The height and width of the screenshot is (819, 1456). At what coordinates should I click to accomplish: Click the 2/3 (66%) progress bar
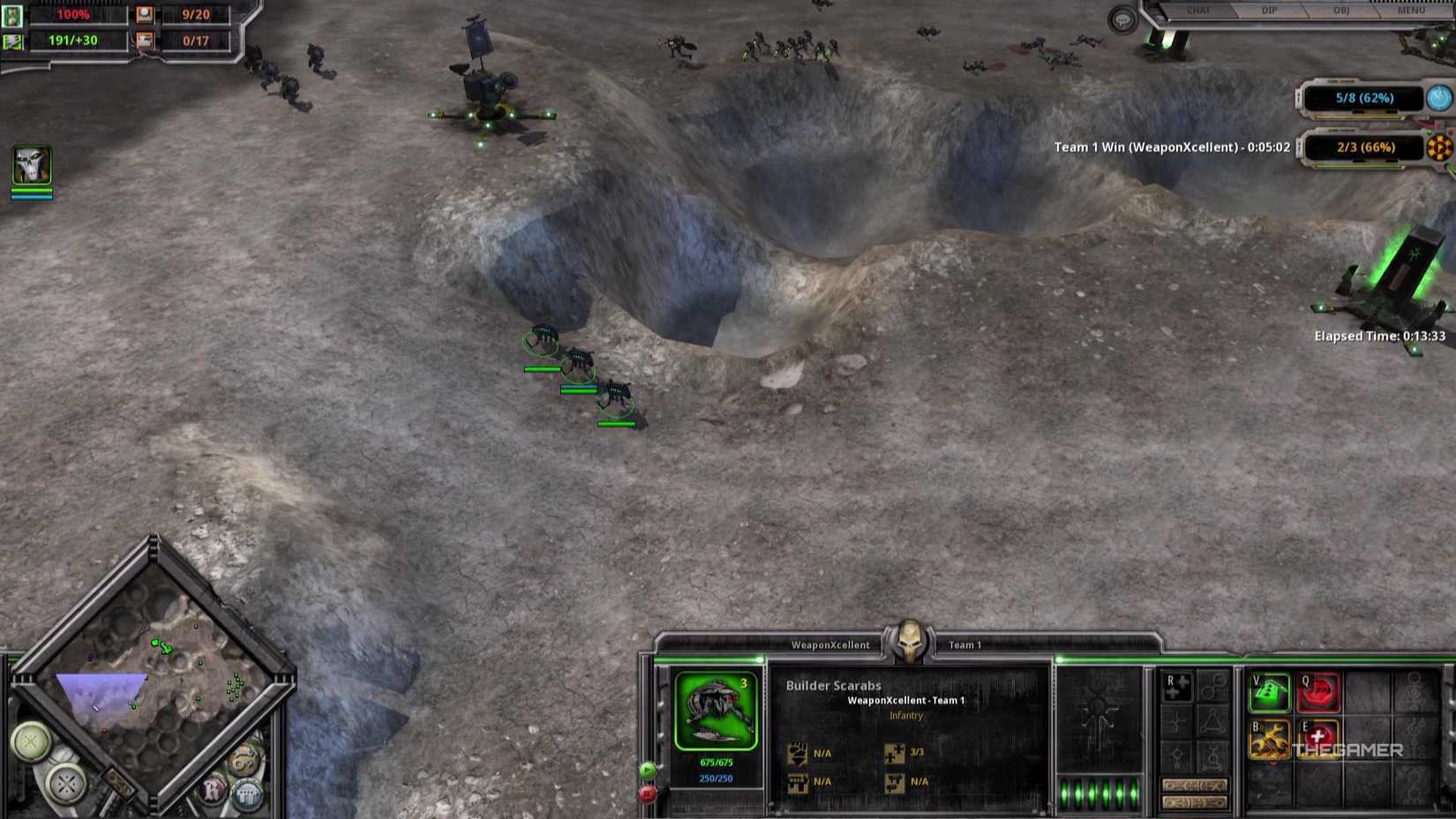tap(1364, 147)
